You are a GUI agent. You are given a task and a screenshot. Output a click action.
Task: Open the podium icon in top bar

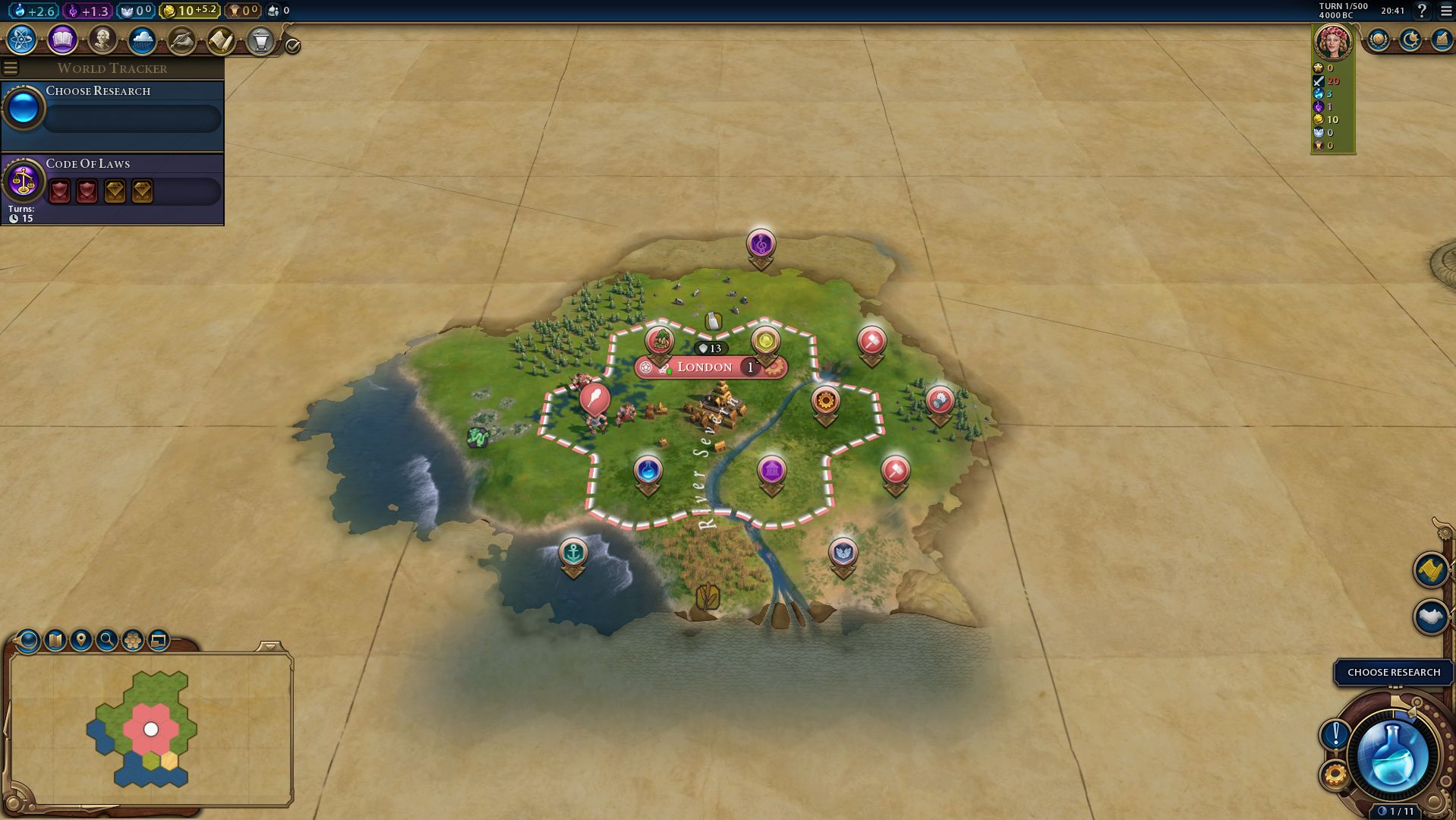pyautogui.click(x=260, y=39)
